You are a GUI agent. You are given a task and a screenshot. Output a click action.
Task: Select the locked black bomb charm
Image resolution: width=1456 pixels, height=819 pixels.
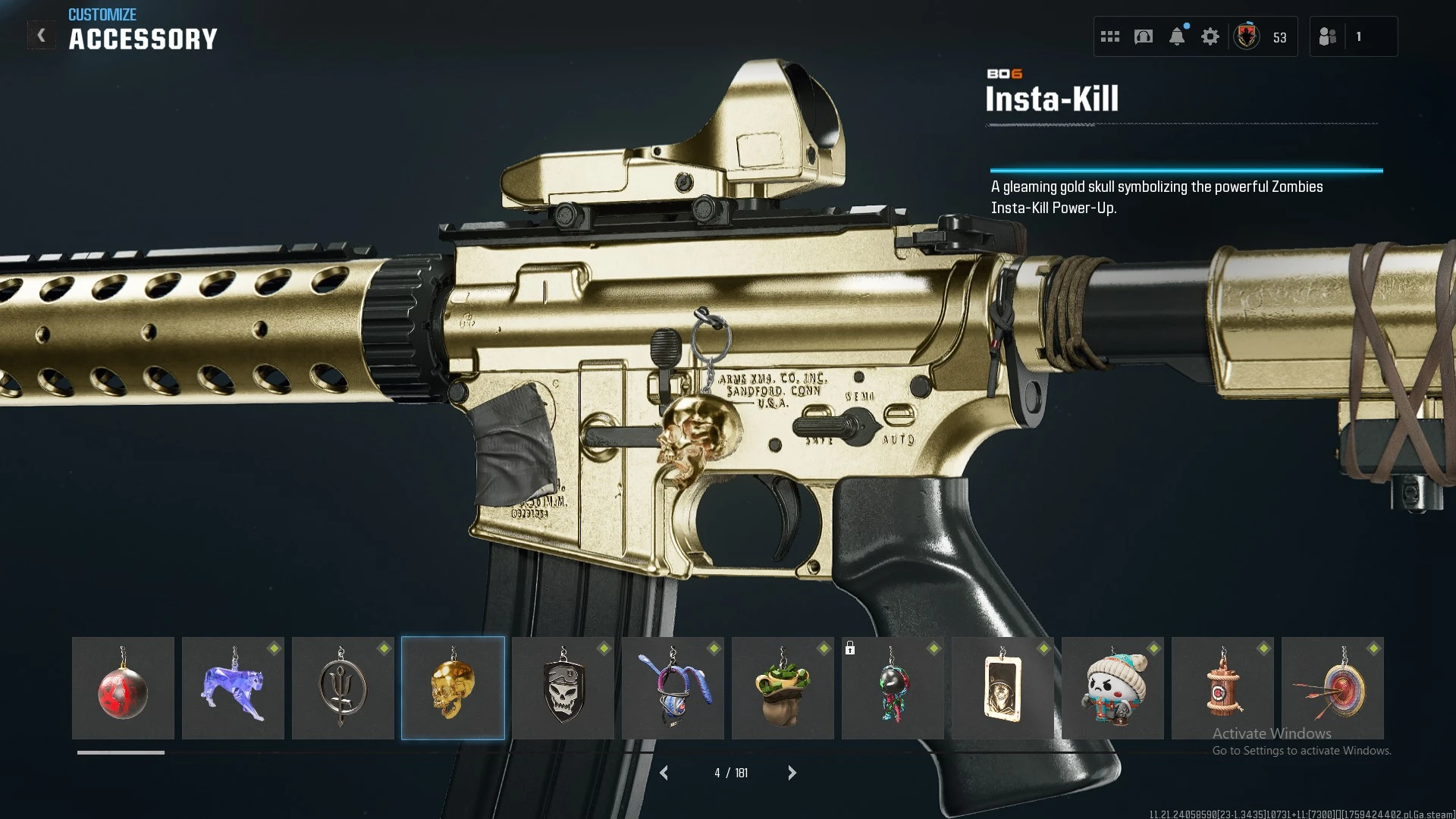pos(893,689)
